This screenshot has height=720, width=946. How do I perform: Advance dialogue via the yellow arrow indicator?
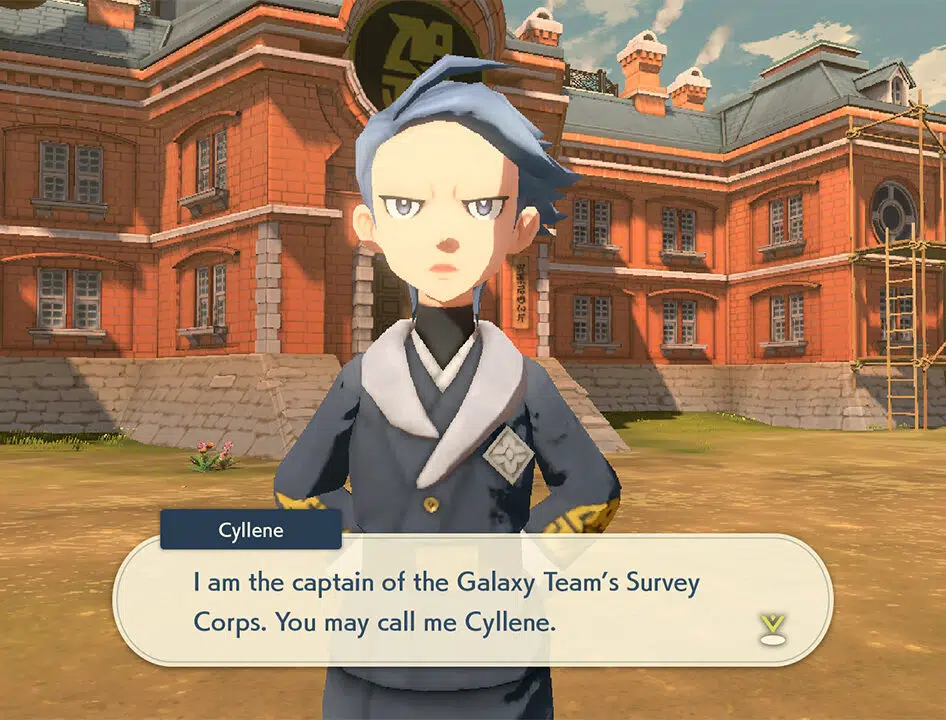[770, 627]
